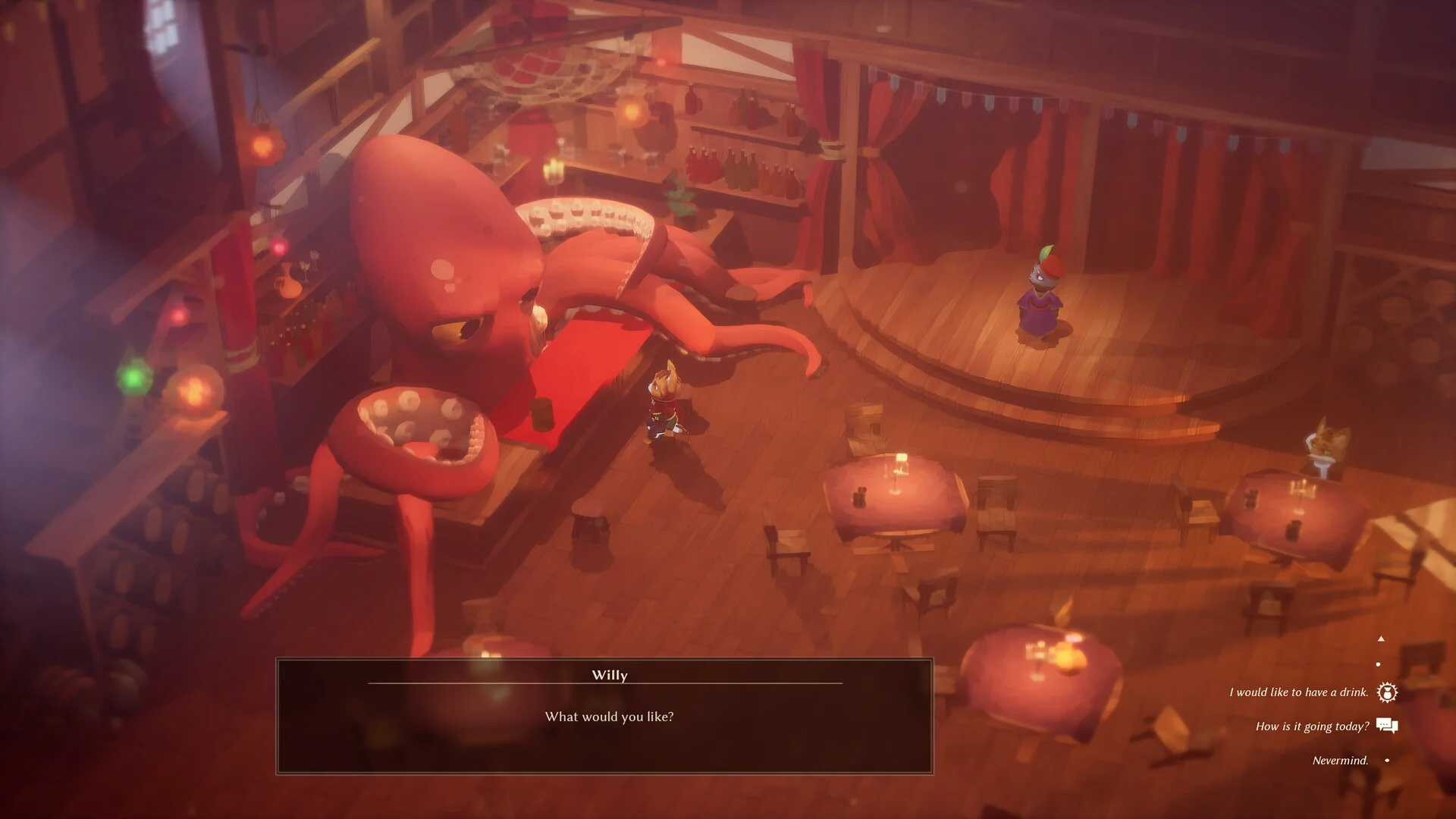Ask "How is it going today?"
Viewport: 1456px width, 819px height.
pyautogui.click(x=1312, y=726)
